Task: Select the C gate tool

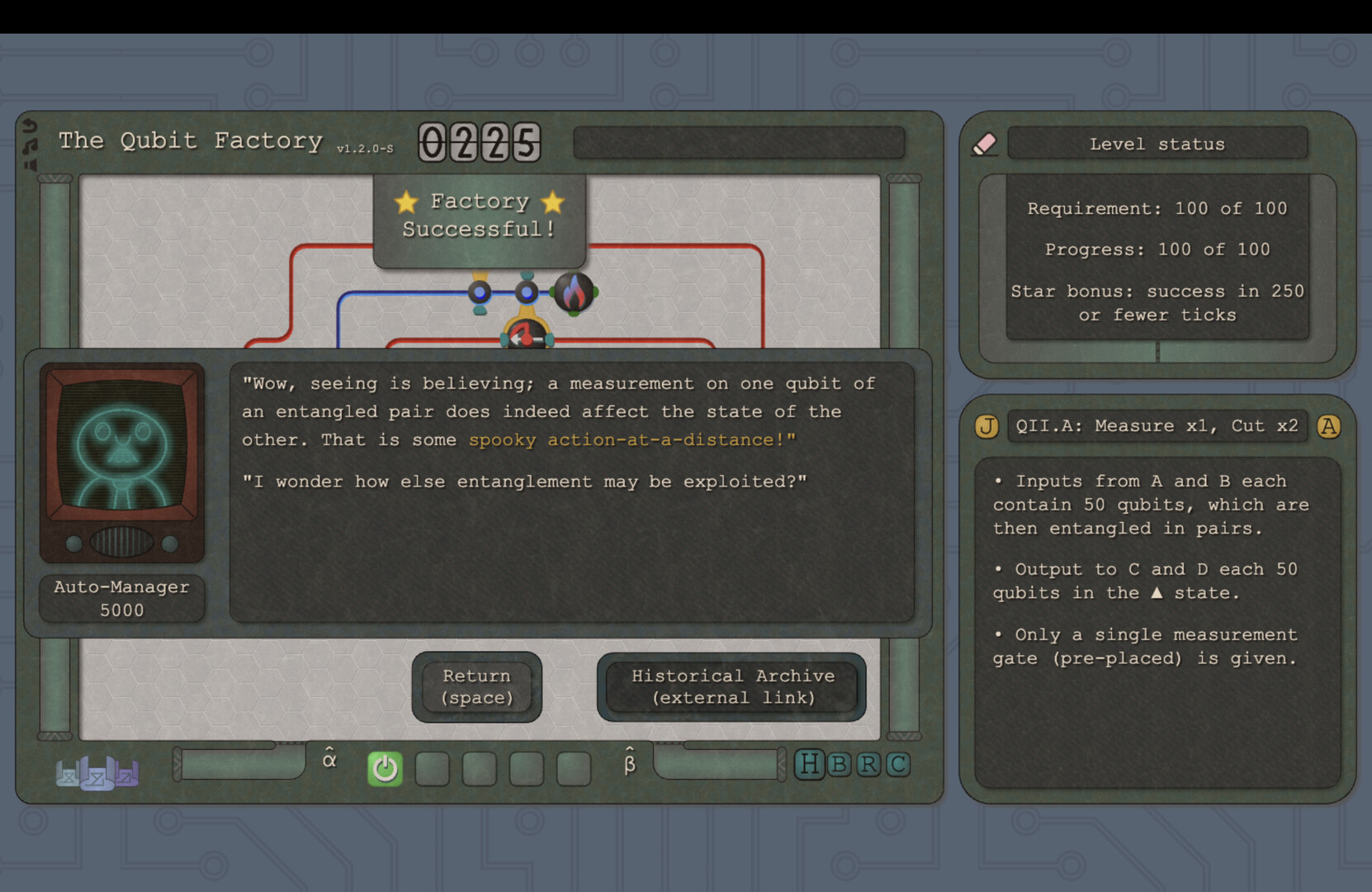Action: [x=897, y=765]
